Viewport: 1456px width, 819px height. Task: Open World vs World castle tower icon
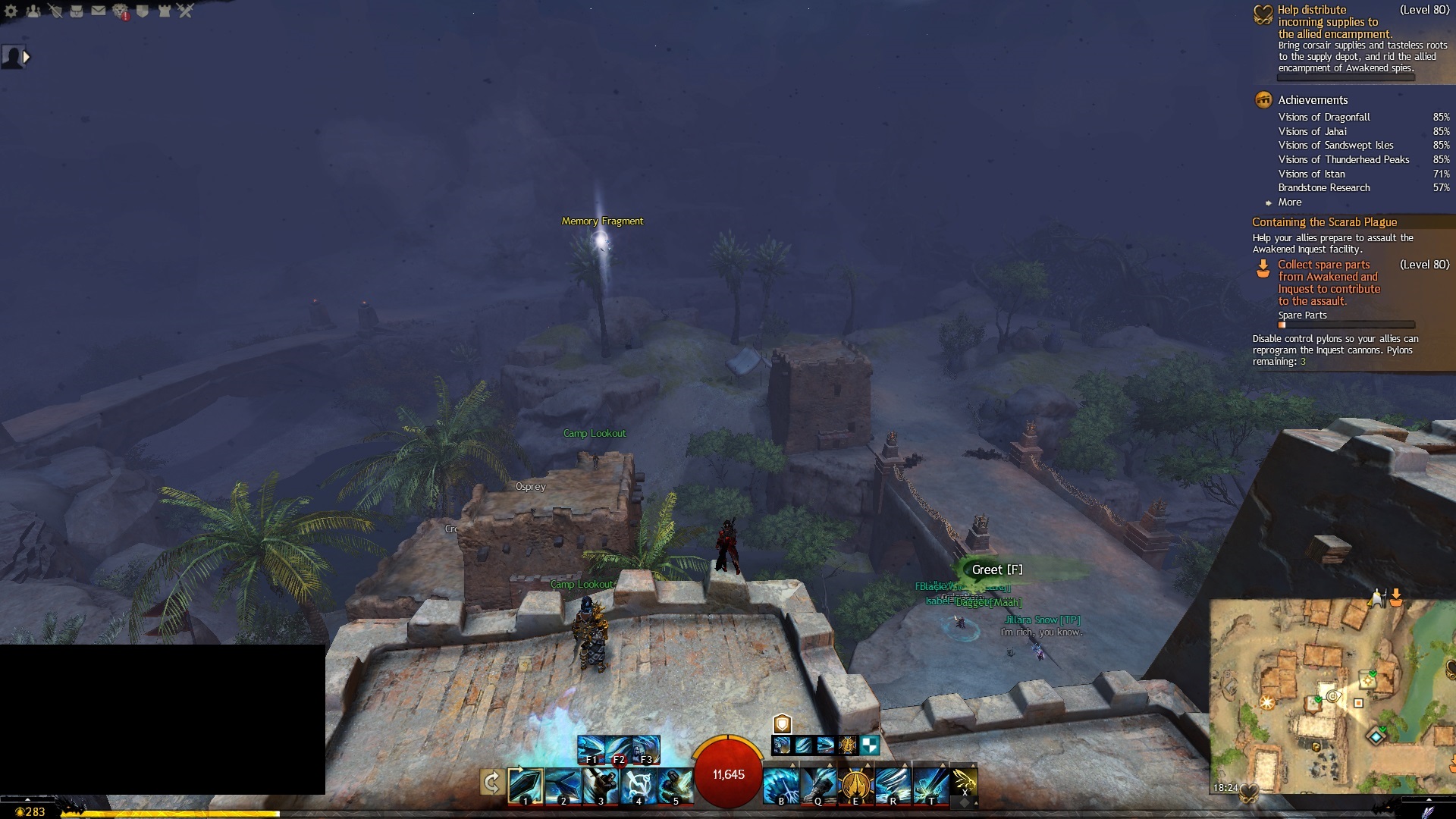click(164, 11)
